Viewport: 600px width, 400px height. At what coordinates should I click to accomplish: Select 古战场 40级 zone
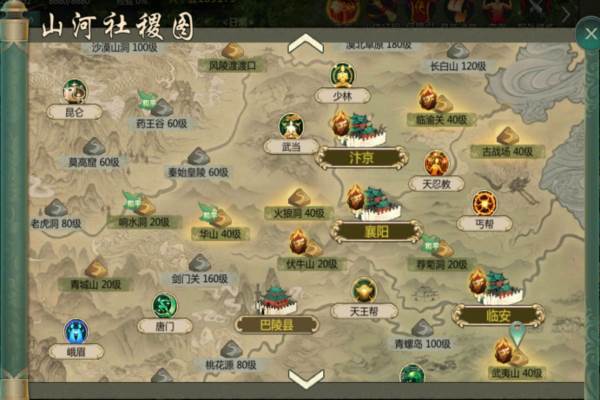tap(507, 139)
